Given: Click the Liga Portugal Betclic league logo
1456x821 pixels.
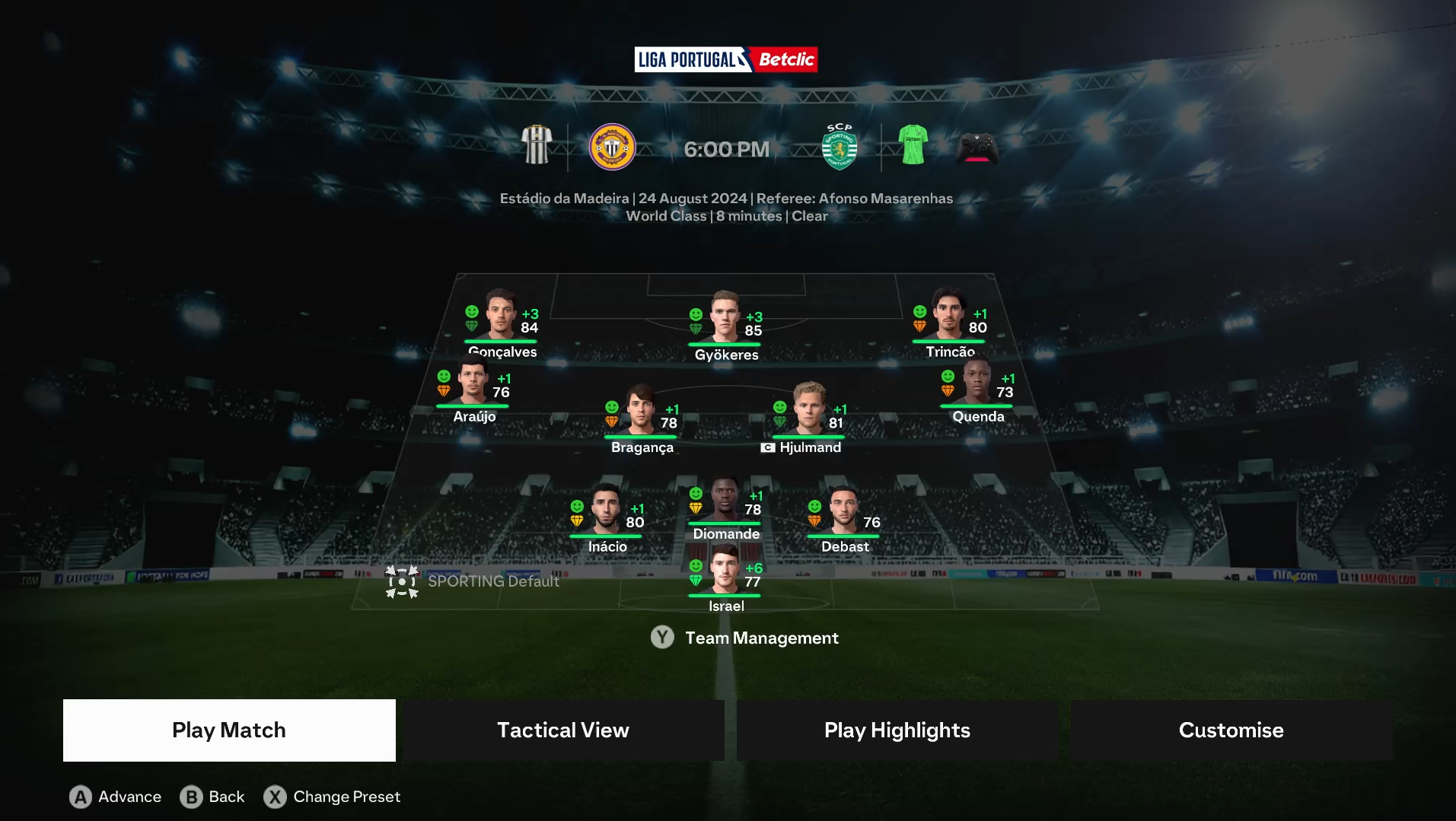Looking at the screenshot, I should click(x=726, y=59).
